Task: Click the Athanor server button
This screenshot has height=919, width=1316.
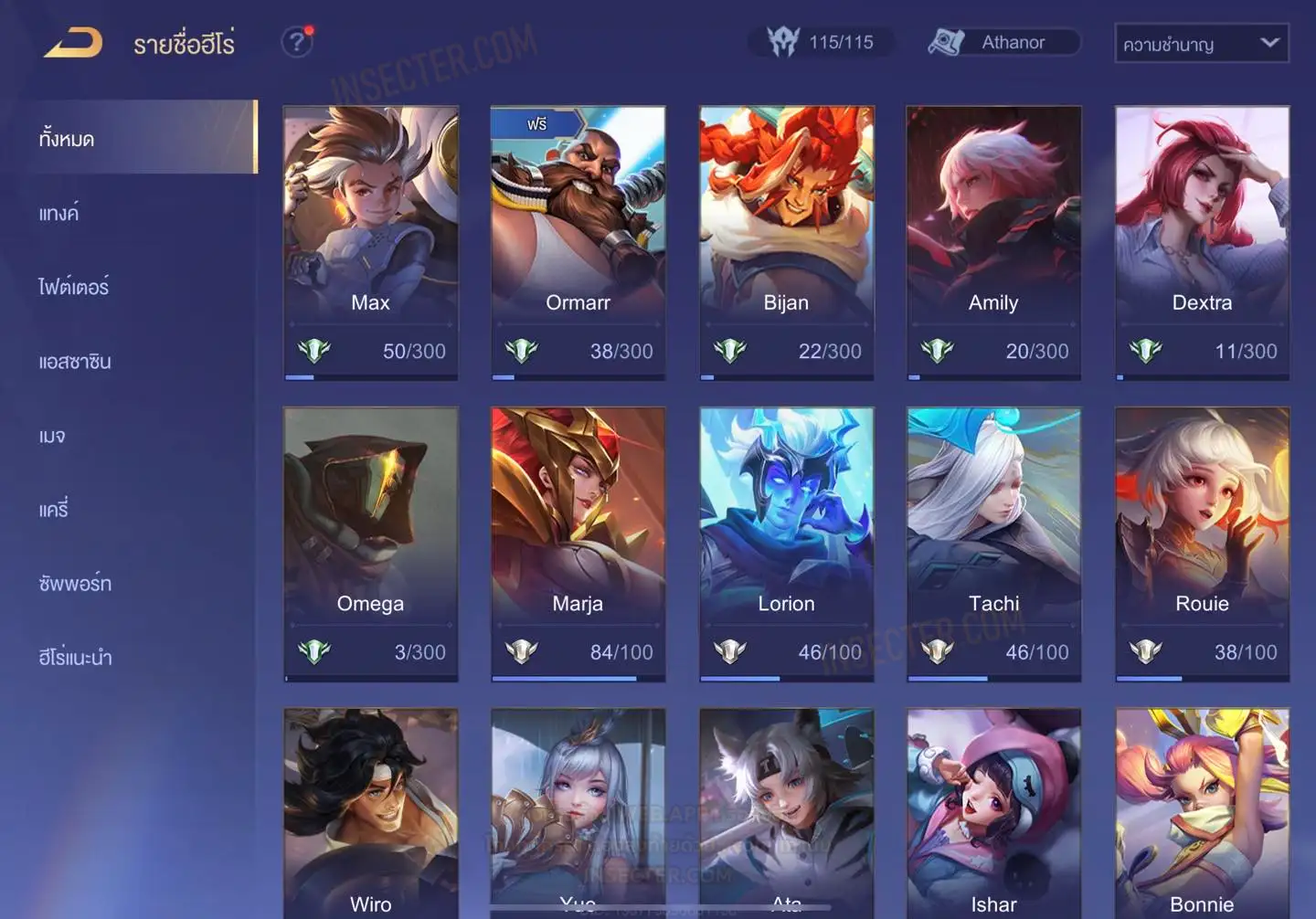Action: pos(1003,42)
